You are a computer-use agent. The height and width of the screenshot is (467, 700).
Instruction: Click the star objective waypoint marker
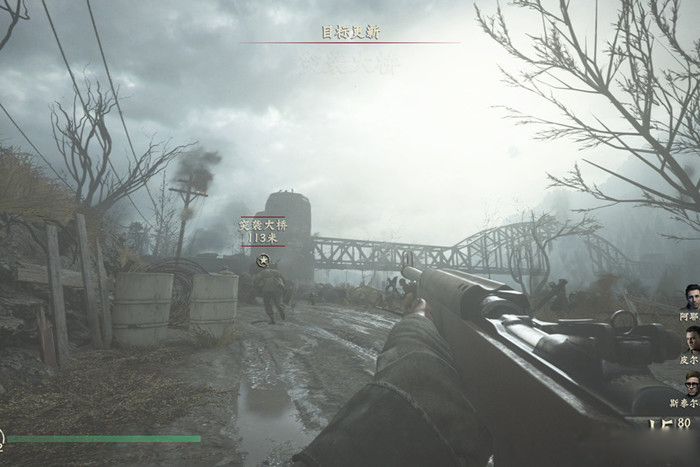tap(263, 260)
